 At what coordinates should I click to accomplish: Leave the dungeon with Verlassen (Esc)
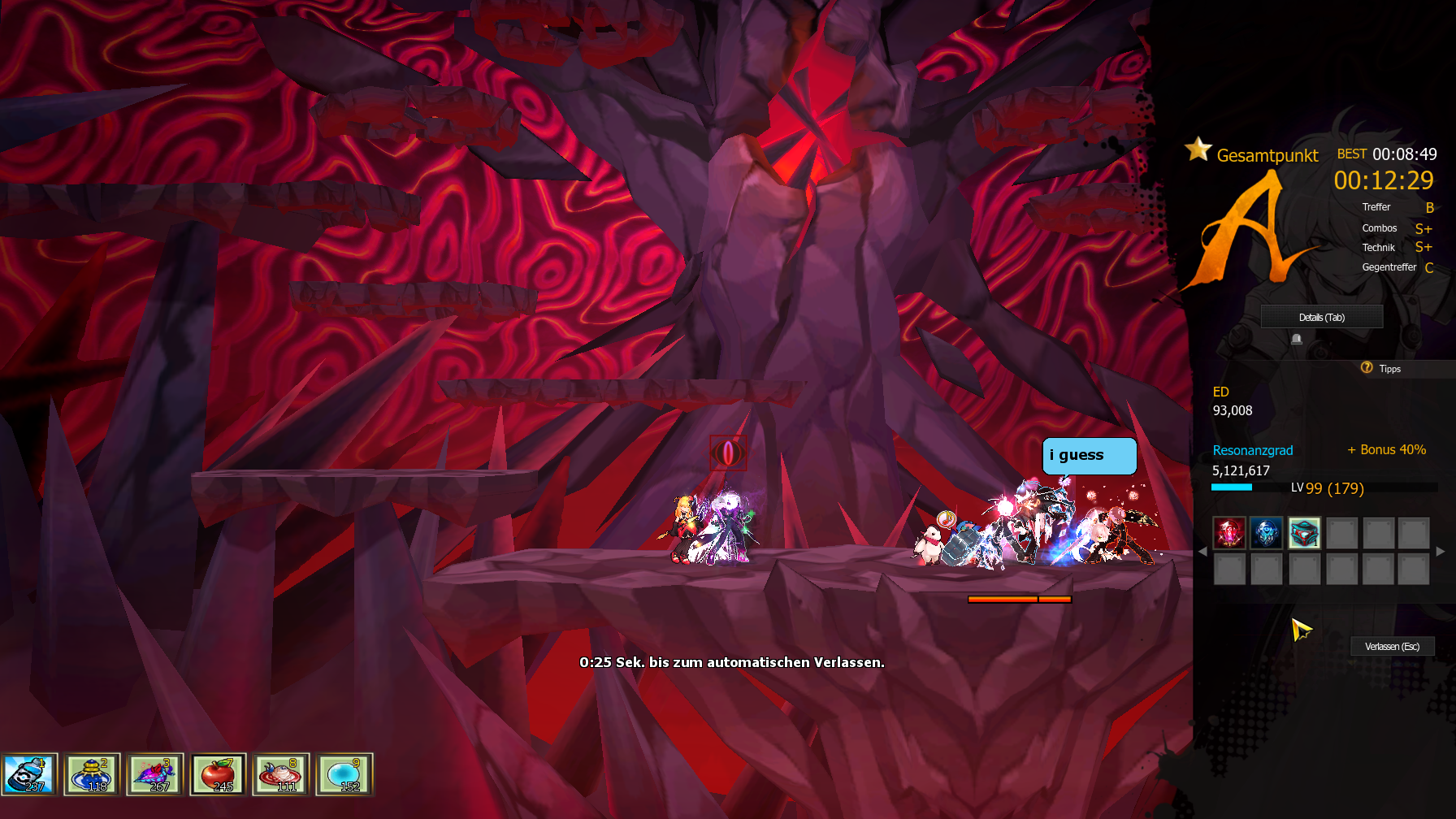click(1392, 647)
